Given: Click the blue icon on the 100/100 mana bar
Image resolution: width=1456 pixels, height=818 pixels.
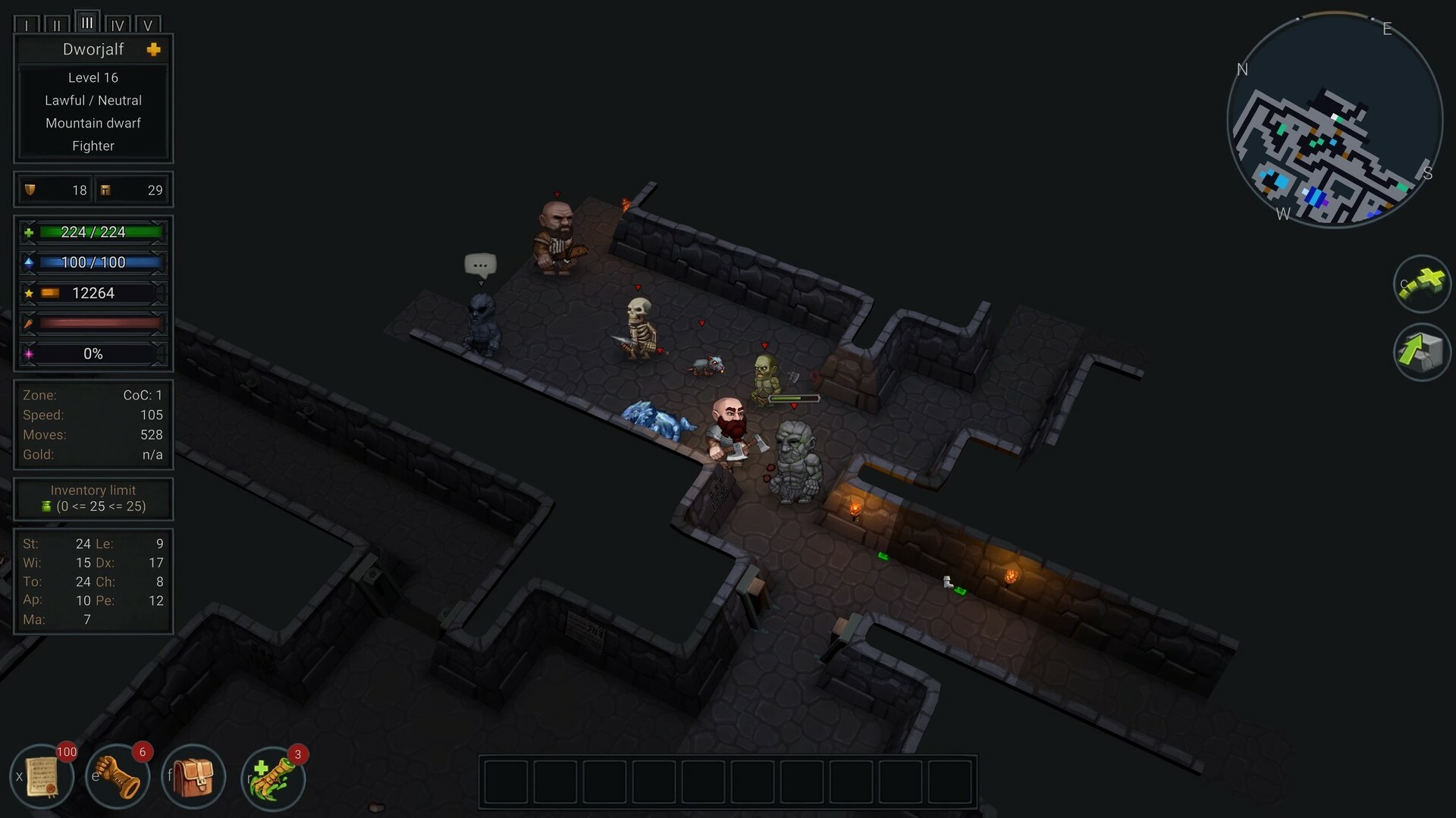Looking at the screenshot, I should tap(27, 262).
